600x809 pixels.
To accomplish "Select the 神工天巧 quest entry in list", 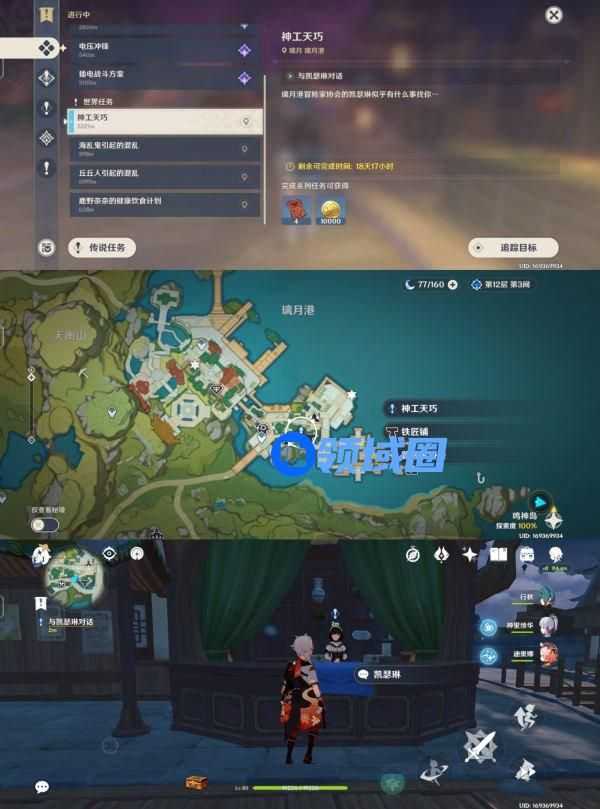I will 165,121.
